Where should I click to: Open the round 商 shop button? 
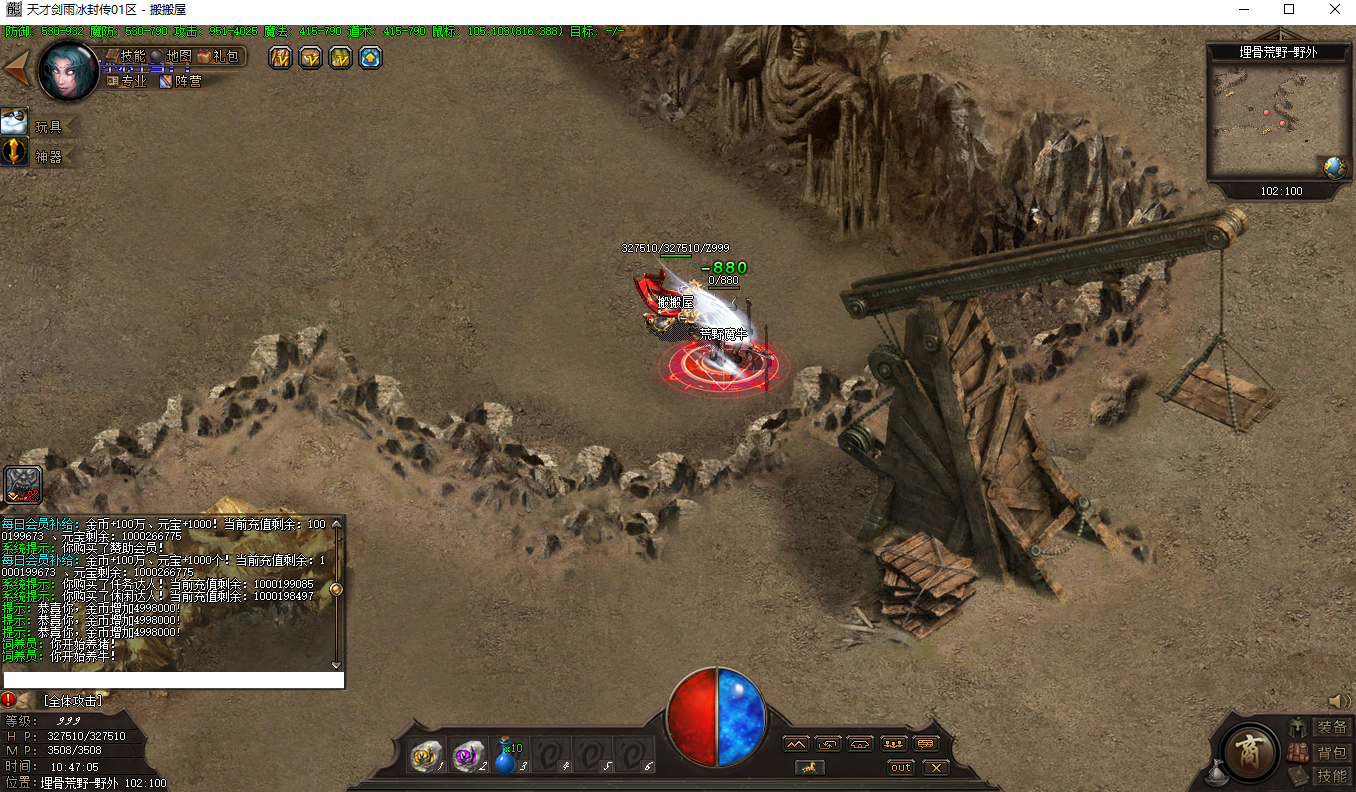[1249, 750]
